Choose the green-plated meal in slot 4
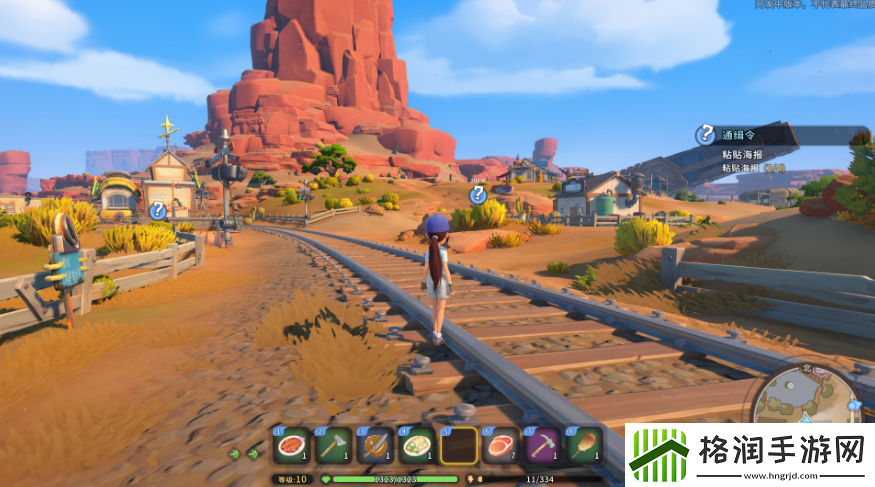This screenshot has width=875, height=487. (x=417, y=445)
